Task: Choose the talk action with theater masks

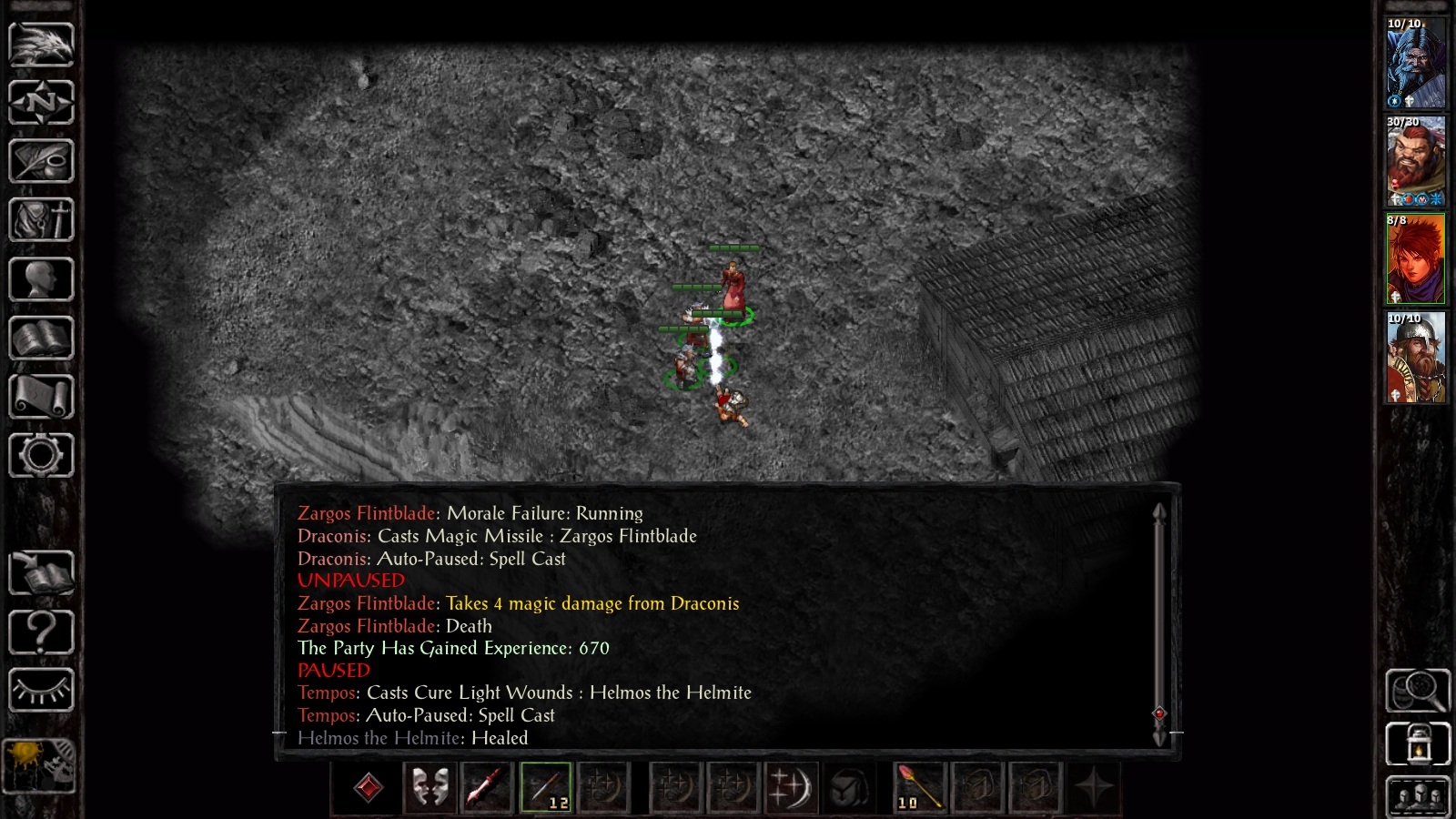Action: pyautogui.click(x=430, y=787)
